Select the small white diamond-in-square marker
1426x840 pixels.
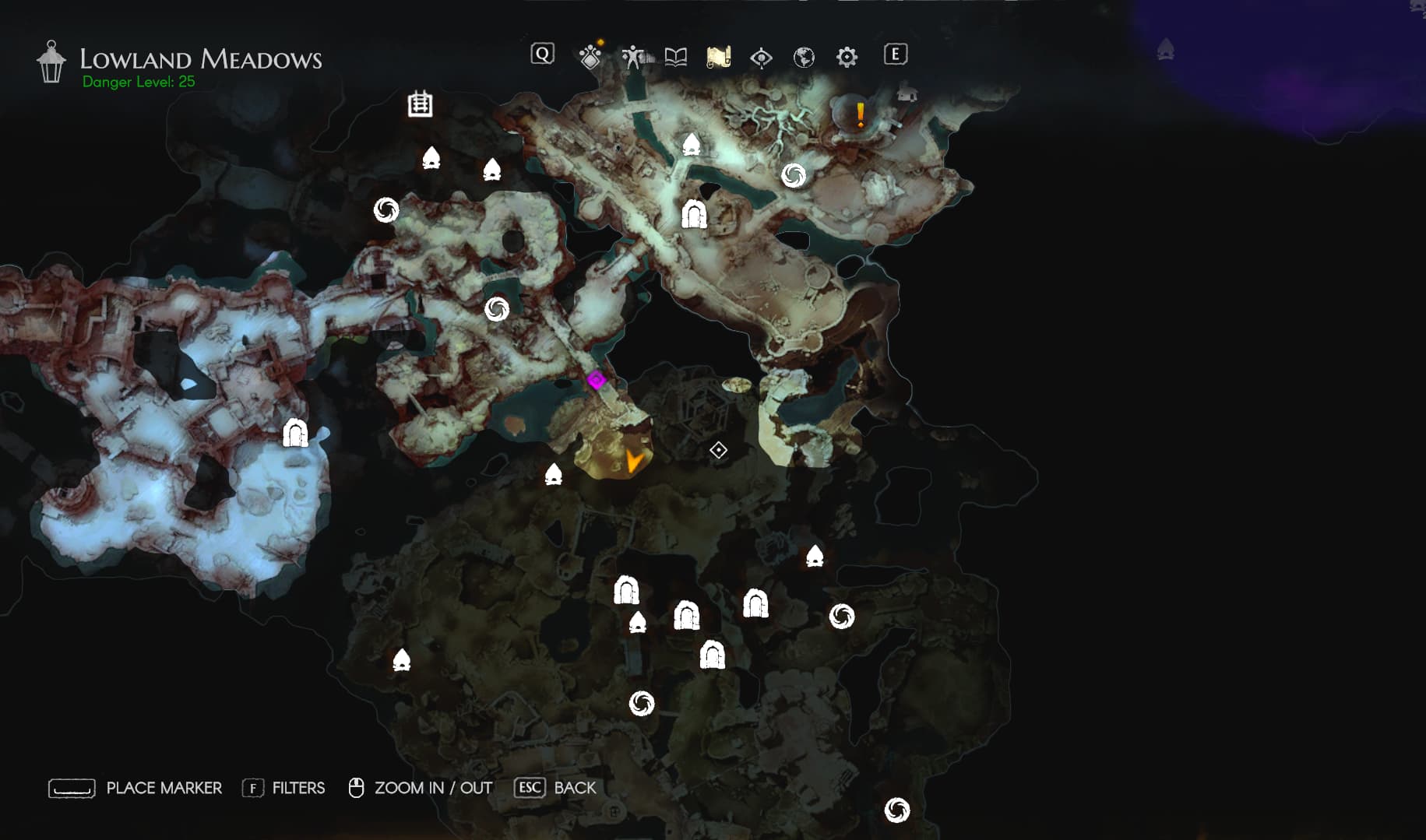click(x=718, y=450)
